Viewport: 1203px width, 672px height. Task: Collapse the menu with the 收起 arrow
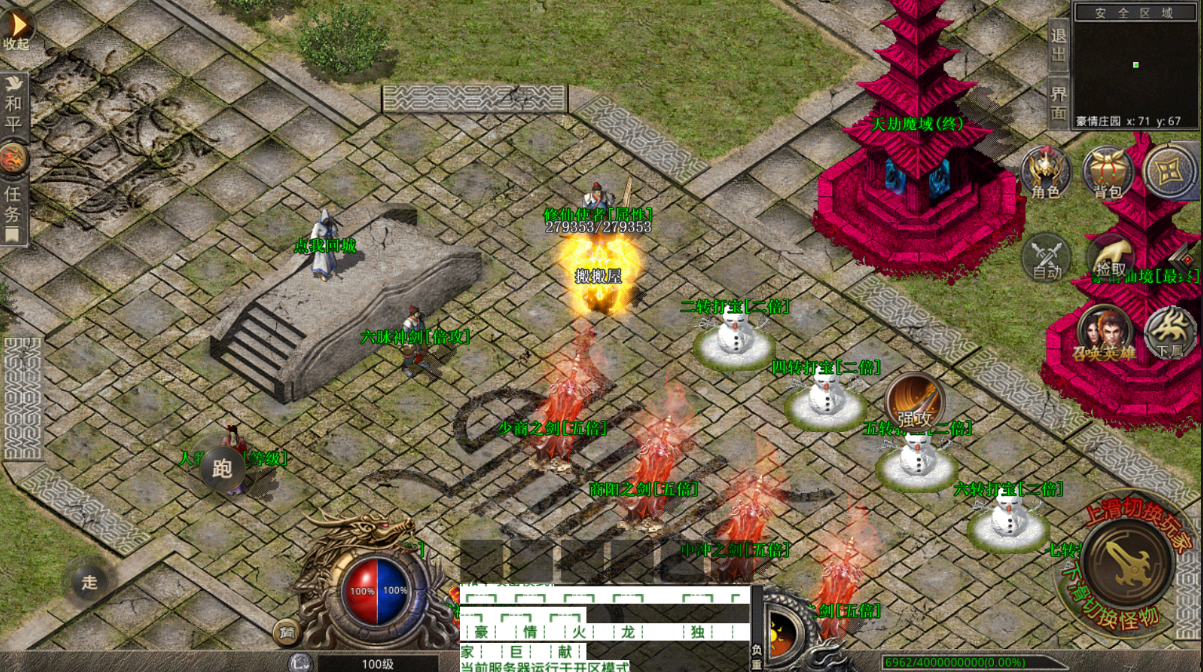(17, 27)
